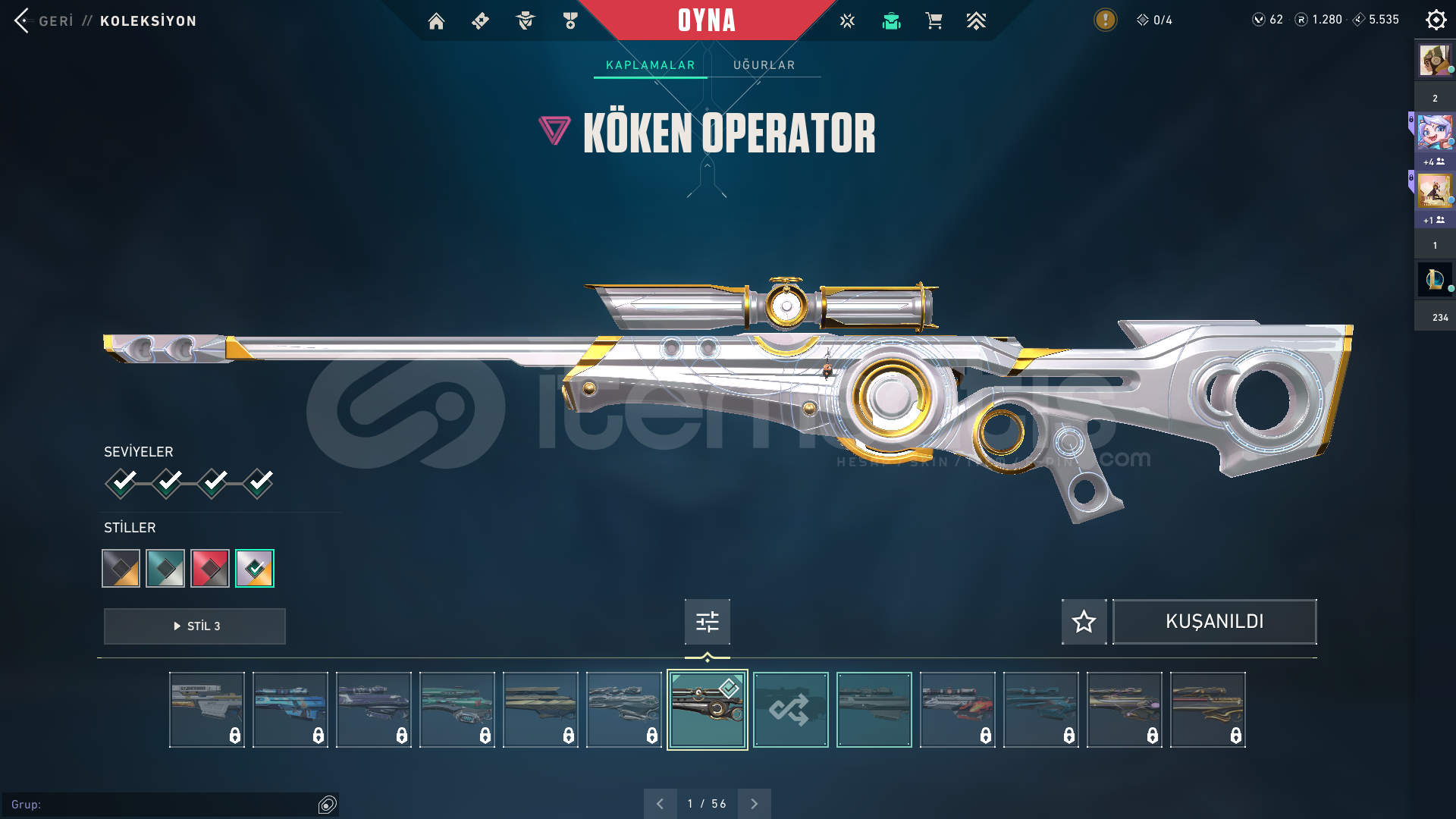Open the yellow exclamation alert icon

1105,20
